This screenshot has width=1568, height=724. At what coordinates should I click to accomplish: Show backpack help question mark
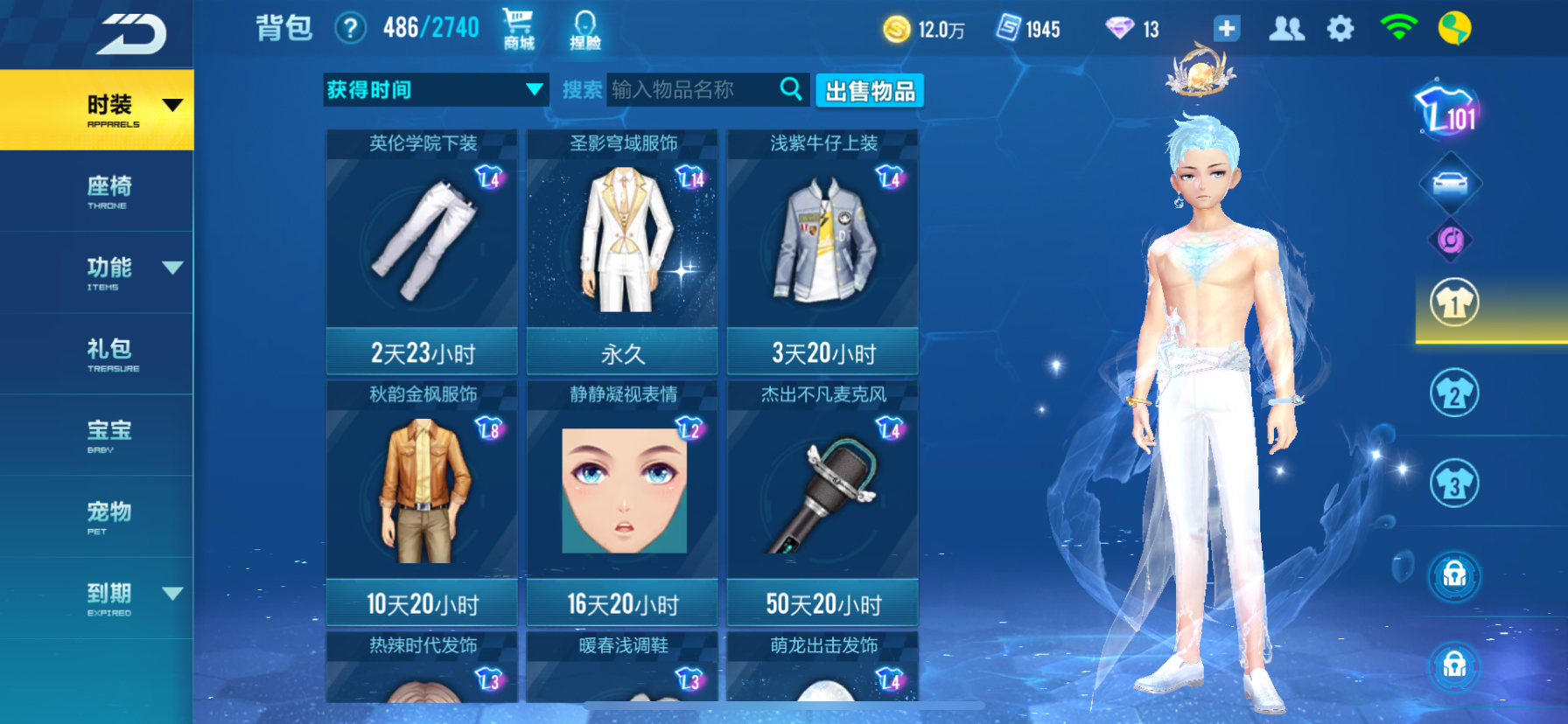tap(350, 29)
